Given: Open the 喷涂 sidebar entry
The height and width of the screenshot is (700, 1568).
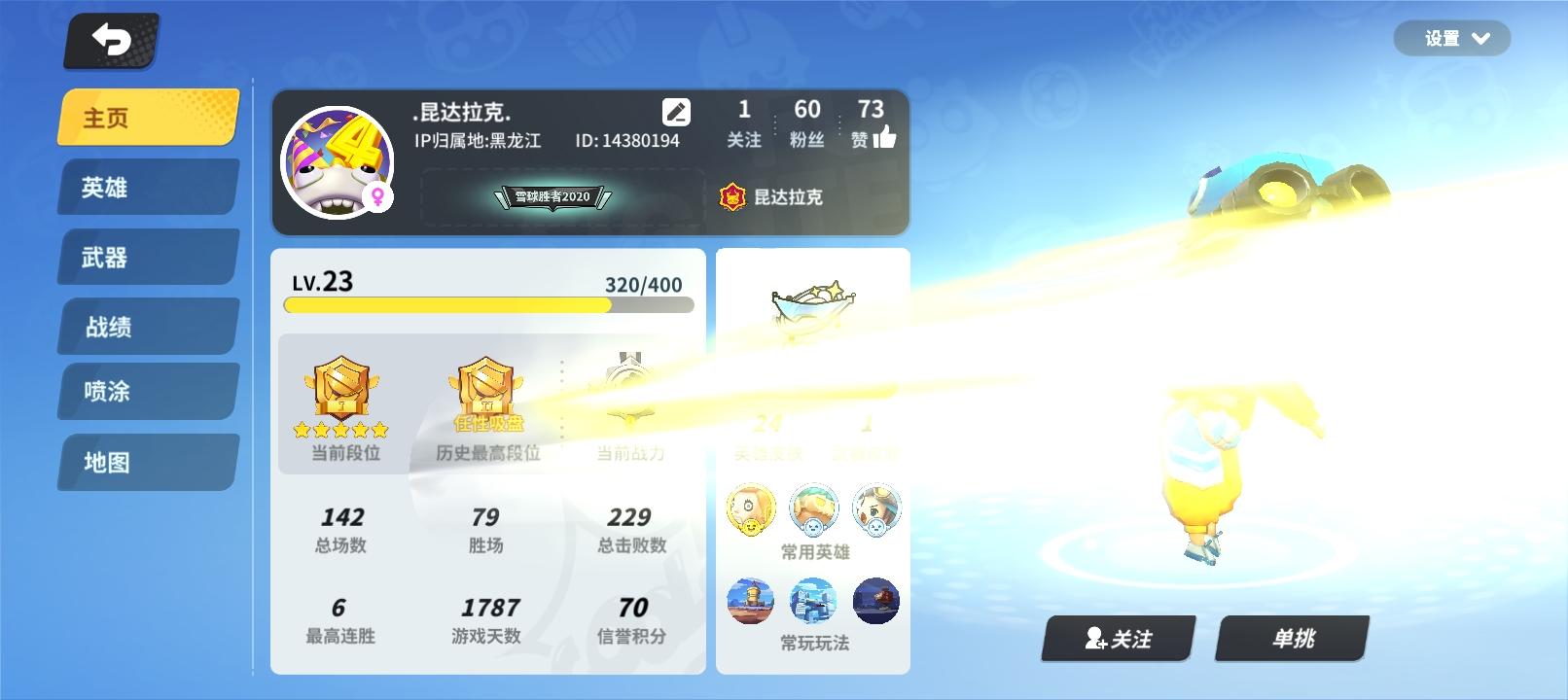Looking at the screenshot, I should click(x=147, y=392).
